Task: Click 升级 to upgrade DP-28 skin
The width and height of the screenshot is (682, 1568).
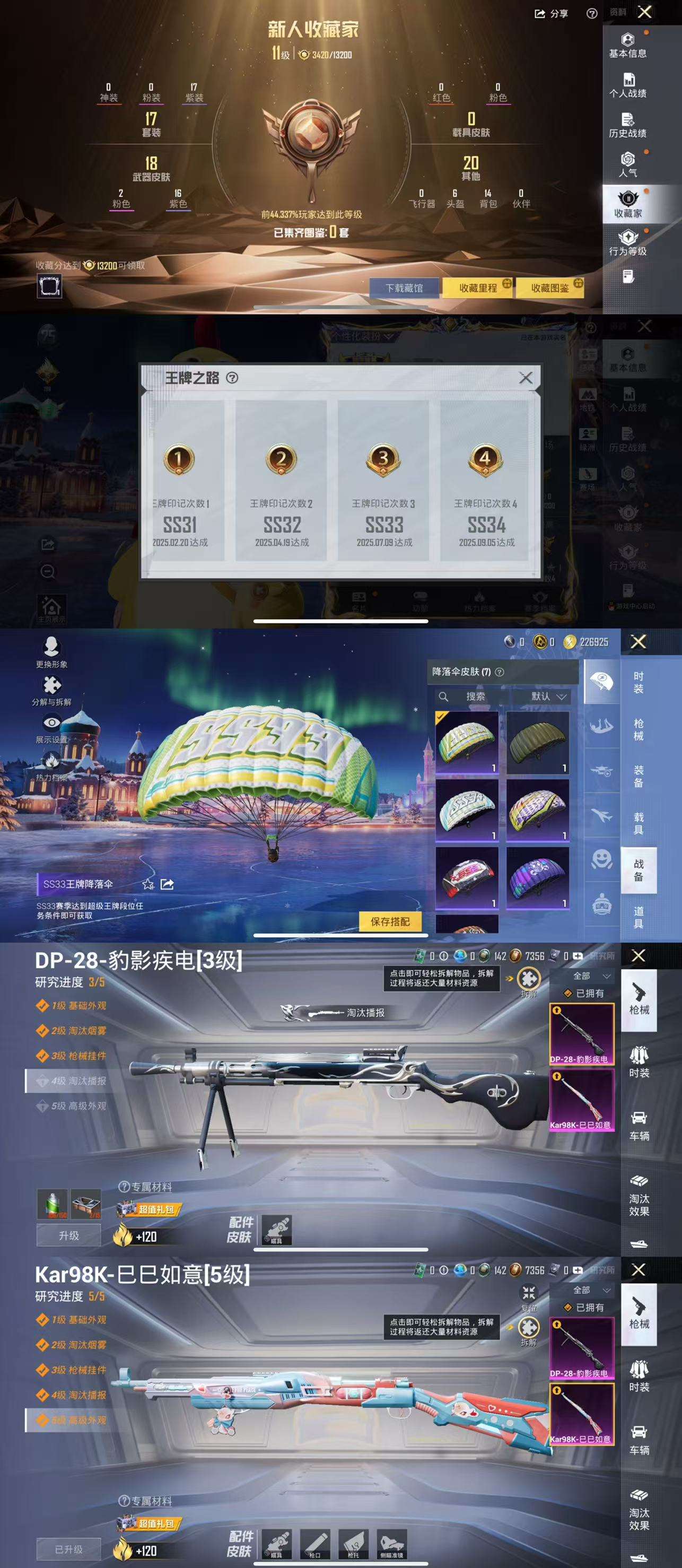Action: coord(69,1235)
